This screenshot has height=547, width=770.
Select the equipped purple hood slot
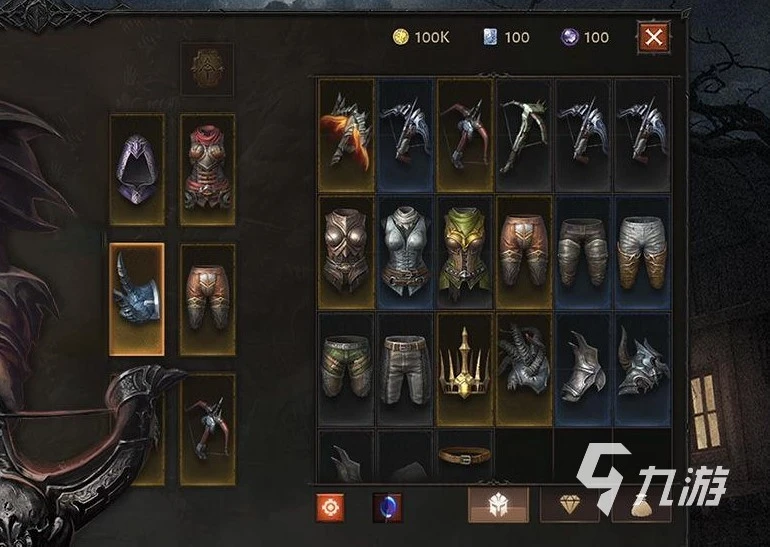click(136, 169)
